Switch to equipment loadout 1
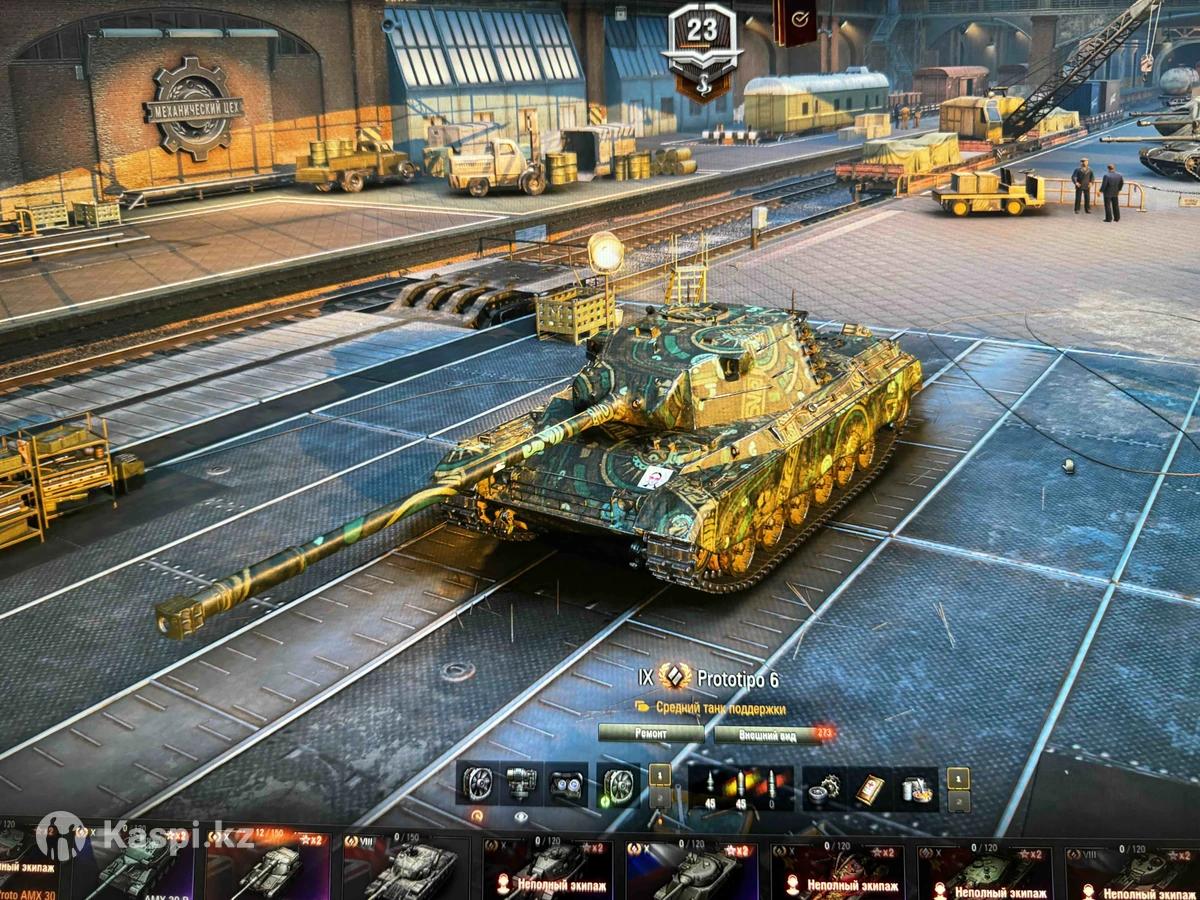Image resolution: width=1200 pixels, height=900 pixels. point(659,775)
